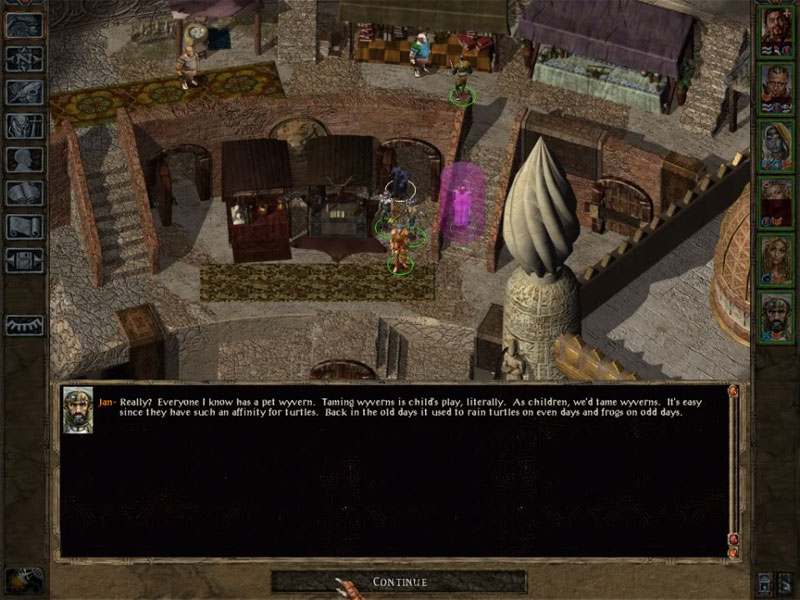Screen dimensions: 800x600
Task: Open the priest scroll spells
Action: point(24,227)
